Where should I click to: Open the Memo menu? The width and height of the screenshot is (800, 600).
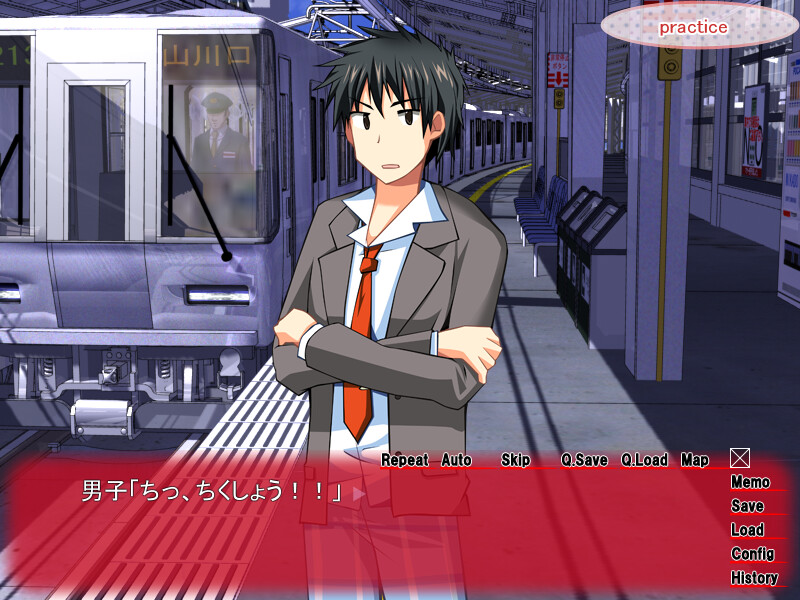click(750, 482)
